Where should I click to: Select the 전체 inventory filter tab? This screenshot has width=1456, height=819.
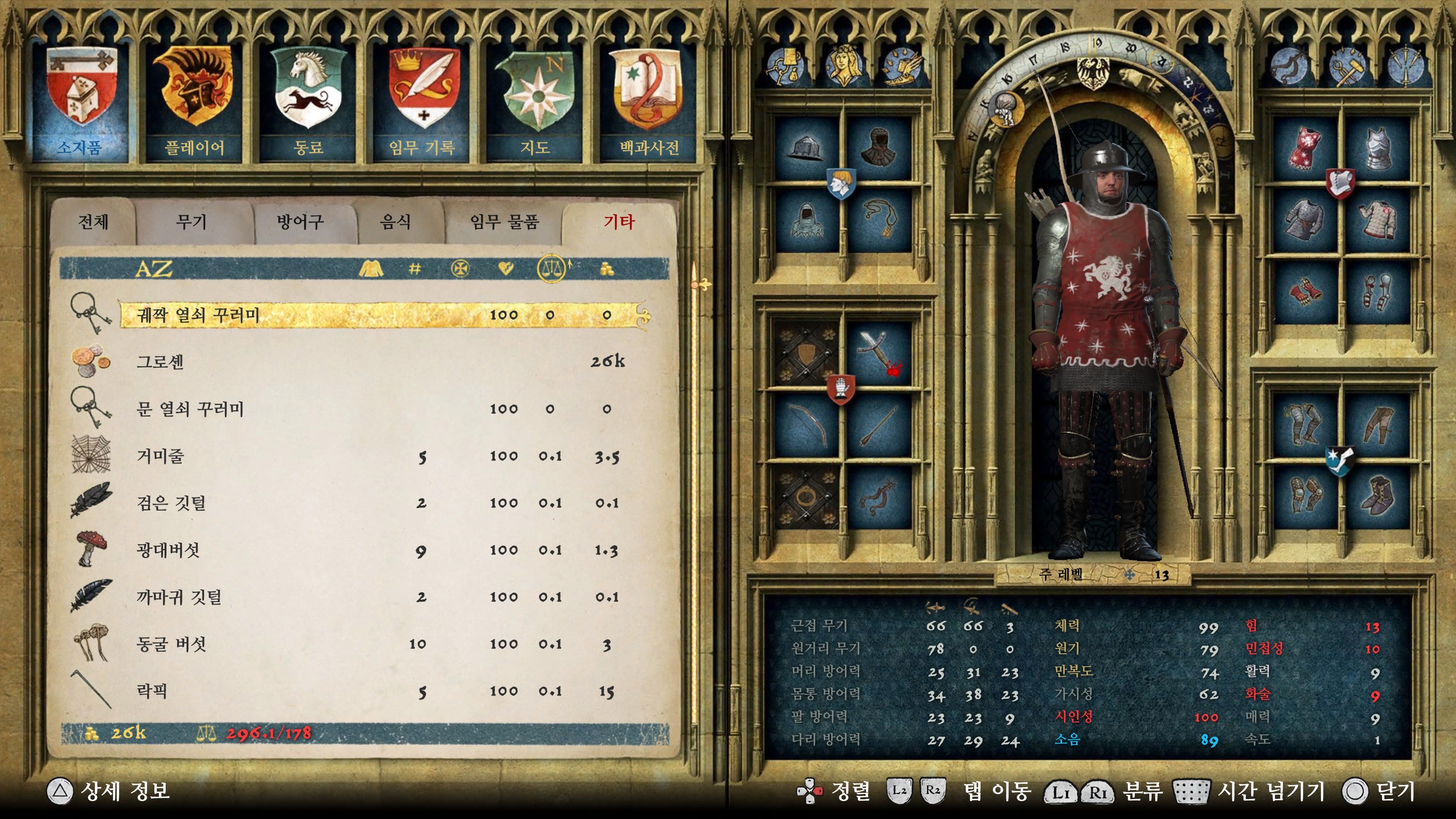pos(93,221)
